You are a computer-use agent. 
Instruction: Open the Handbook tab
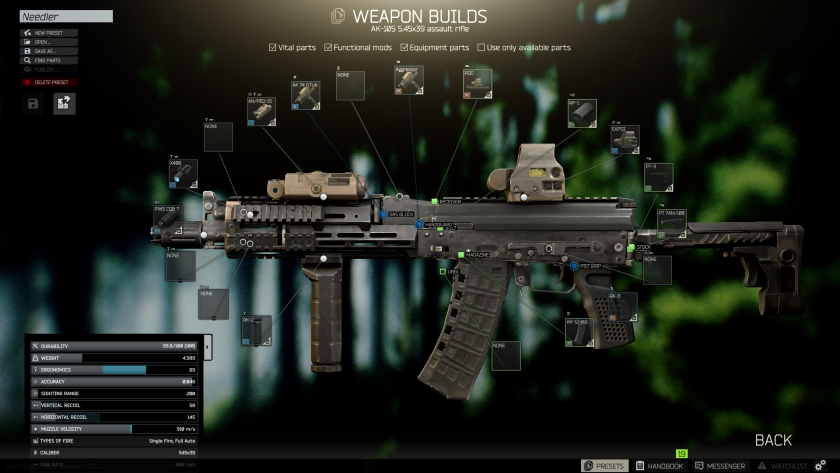pos(658,466)
